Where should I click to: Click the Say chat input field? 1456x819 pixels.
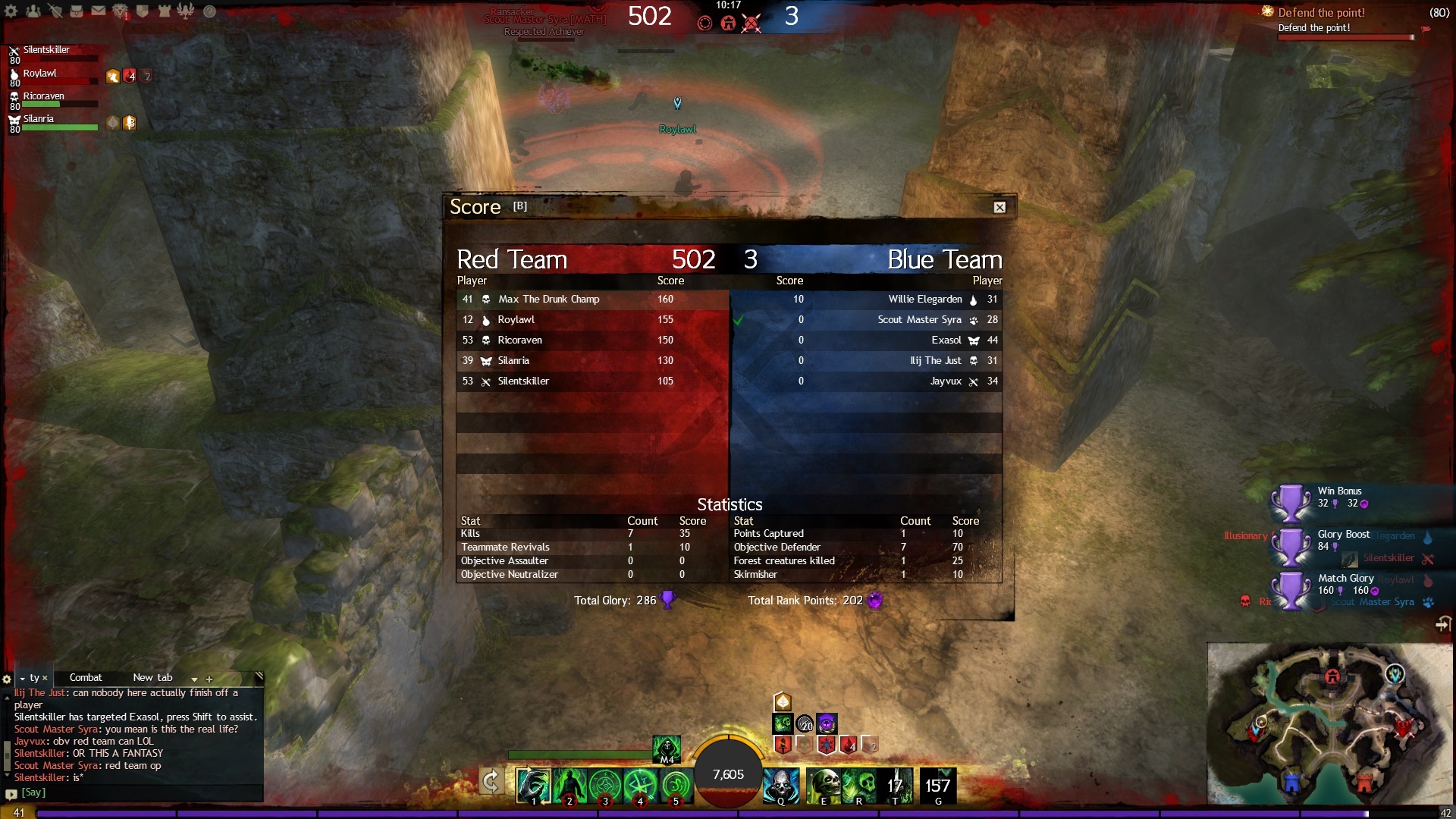click(136, 792)
